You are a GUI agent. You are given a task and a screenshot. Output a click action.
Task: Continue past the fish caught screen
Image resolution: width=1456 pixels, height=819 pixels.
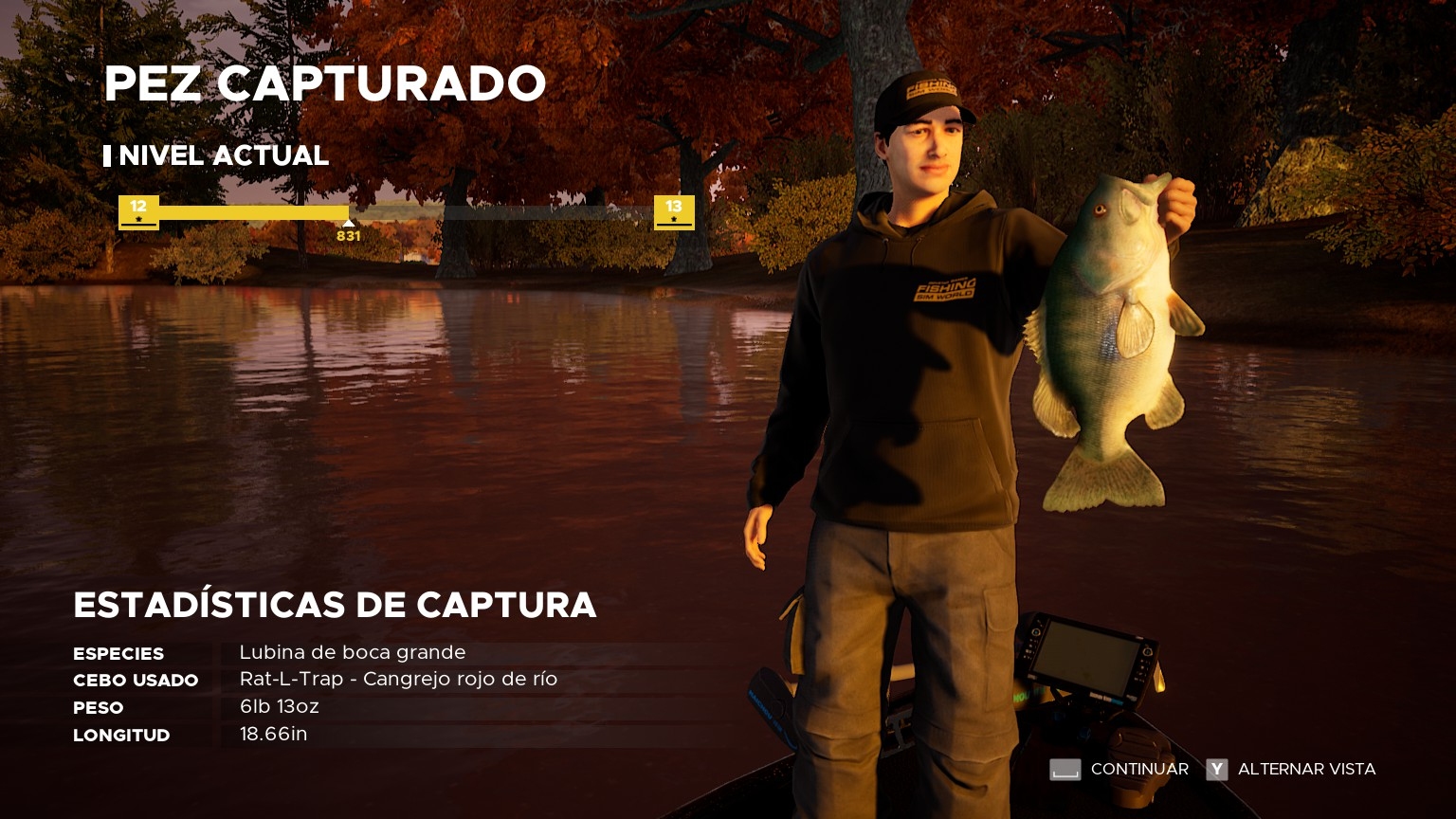point(1119,770)
